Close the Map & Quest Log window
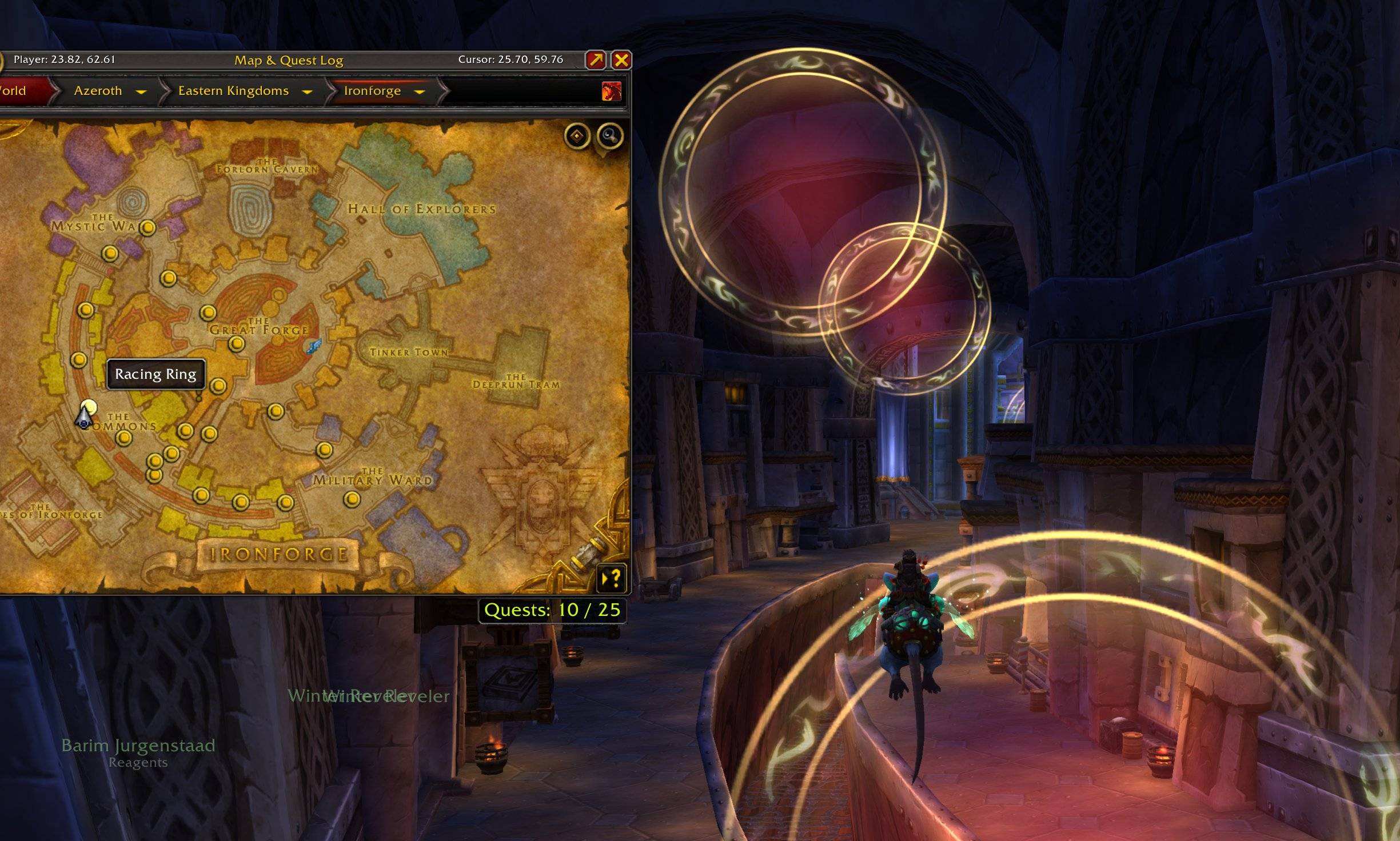The width and height of the screenshot is (1400, 841). click(621, 60)
